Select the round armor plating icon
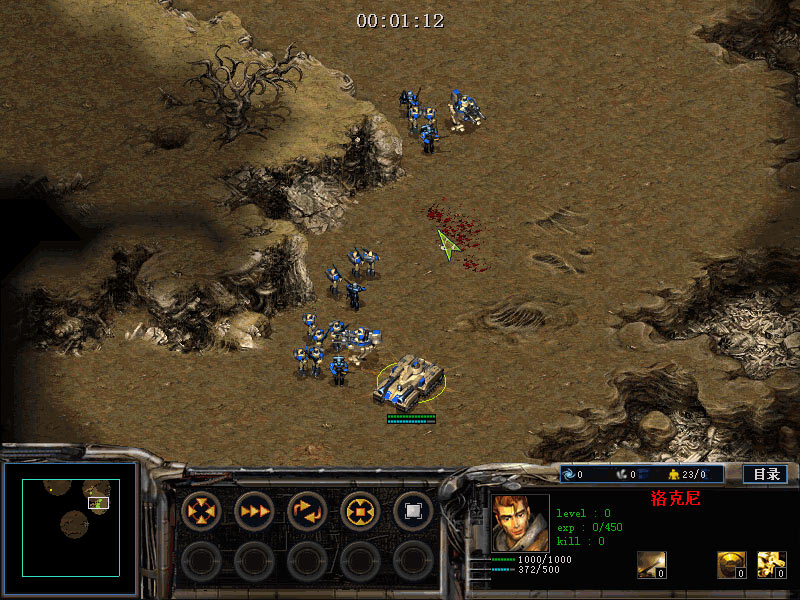 pos(731,565)
